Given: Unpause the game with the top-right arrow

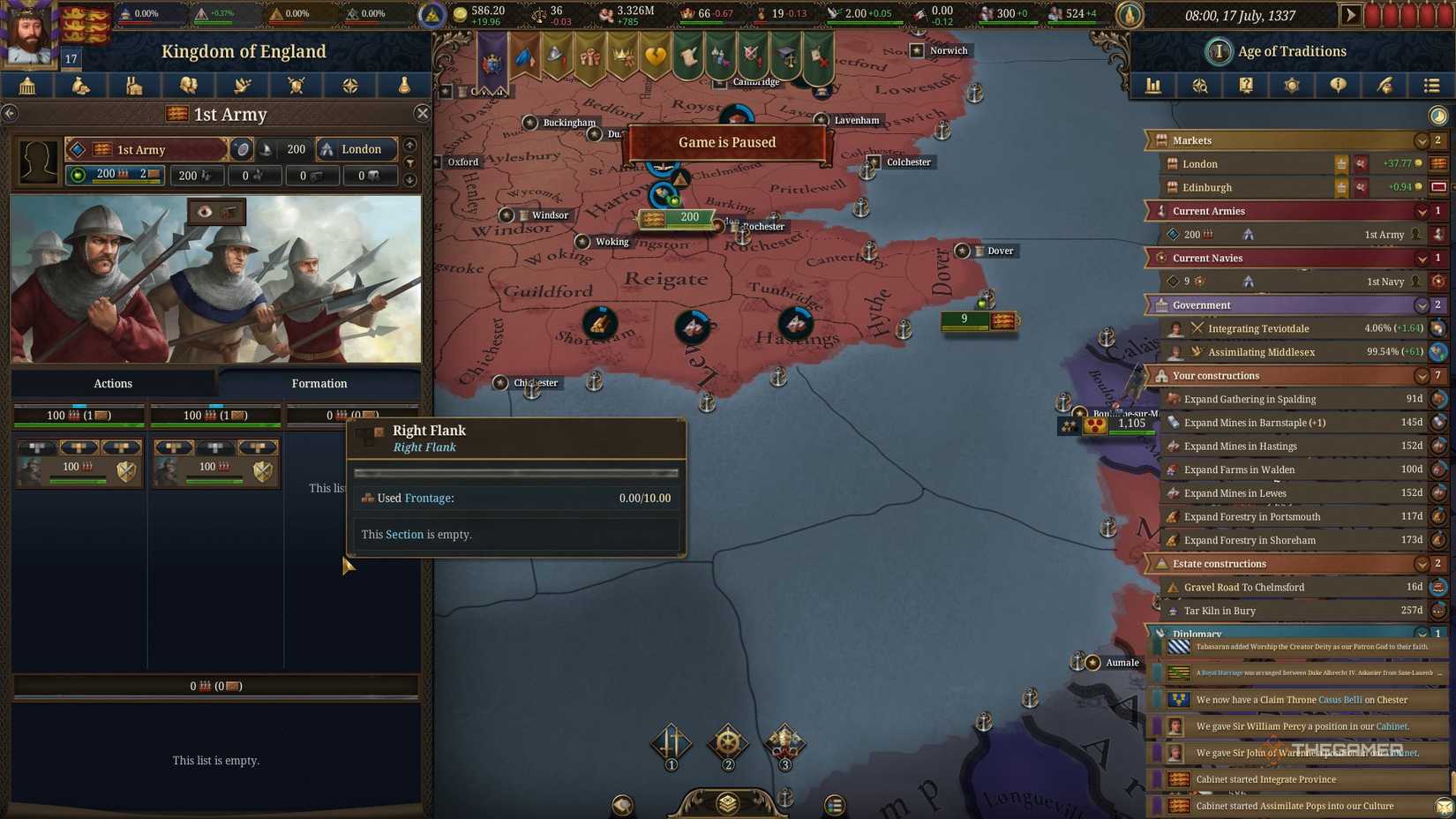Looking at the screenshot, I should pos(1352,14).
